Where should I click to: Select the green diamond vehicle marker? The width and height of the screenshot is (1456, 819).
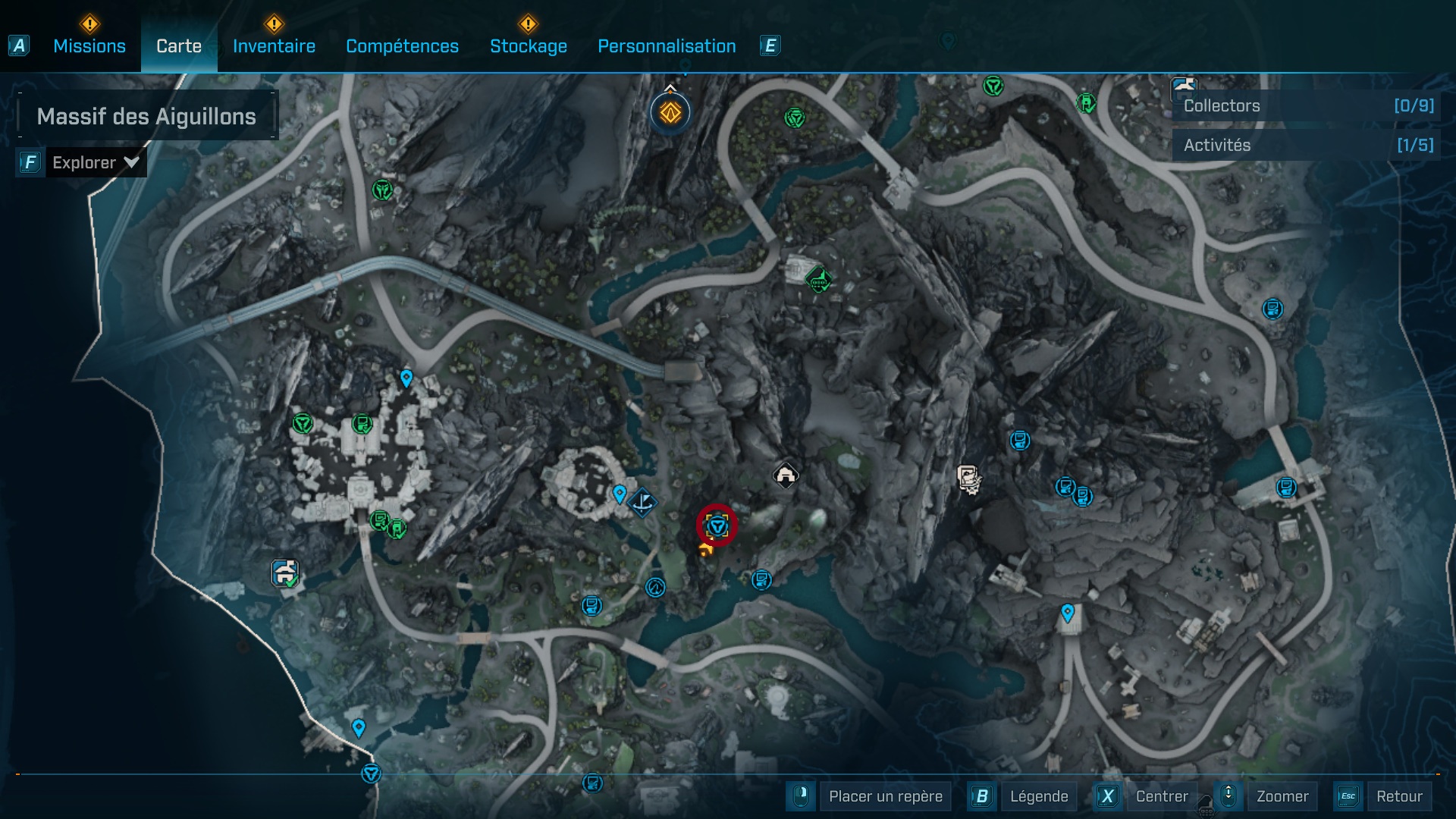click(818, 280)
